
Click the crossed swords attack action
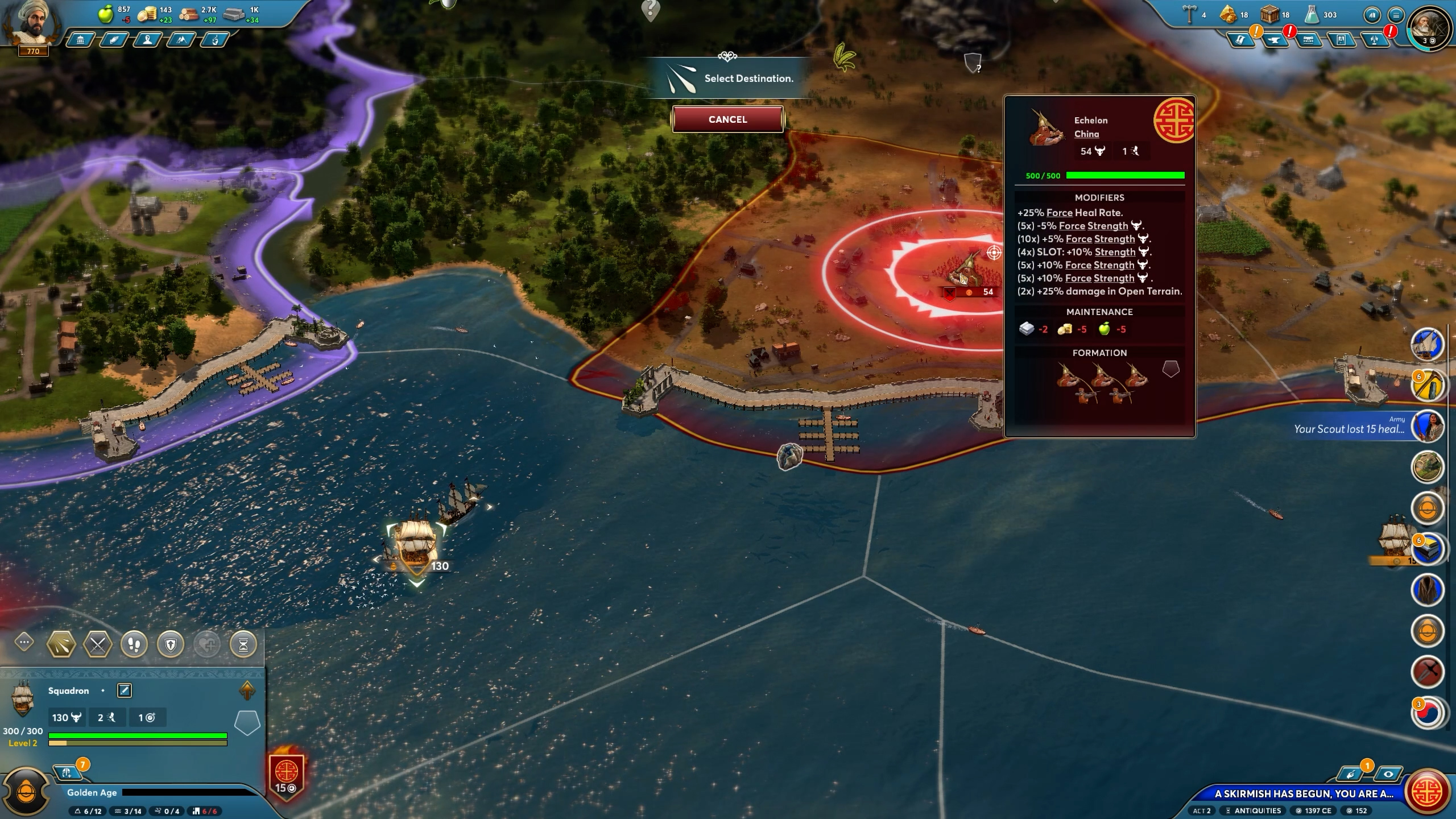97,644
